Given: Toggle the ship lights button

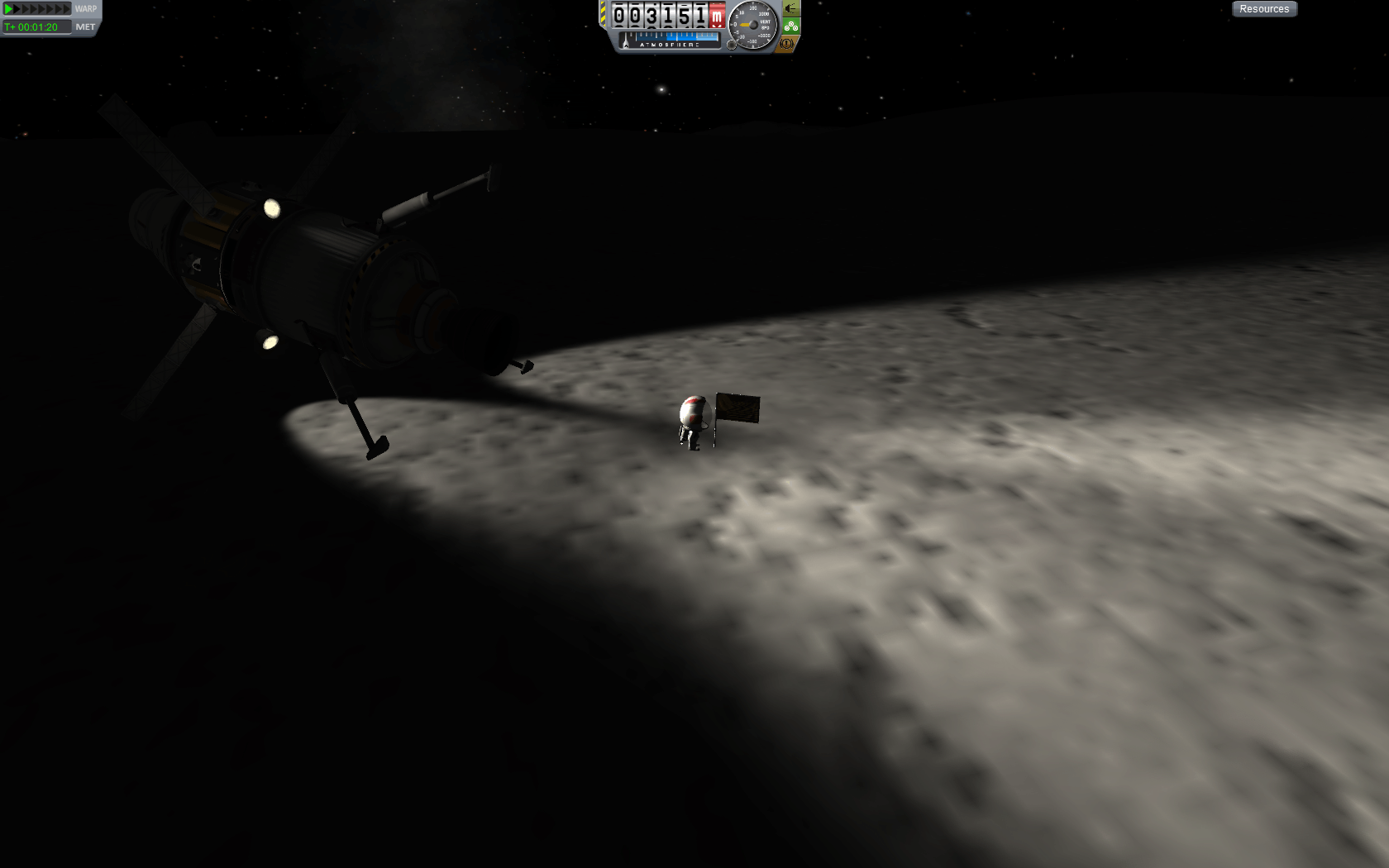Looking at the screenshot, I should (791, 8).
